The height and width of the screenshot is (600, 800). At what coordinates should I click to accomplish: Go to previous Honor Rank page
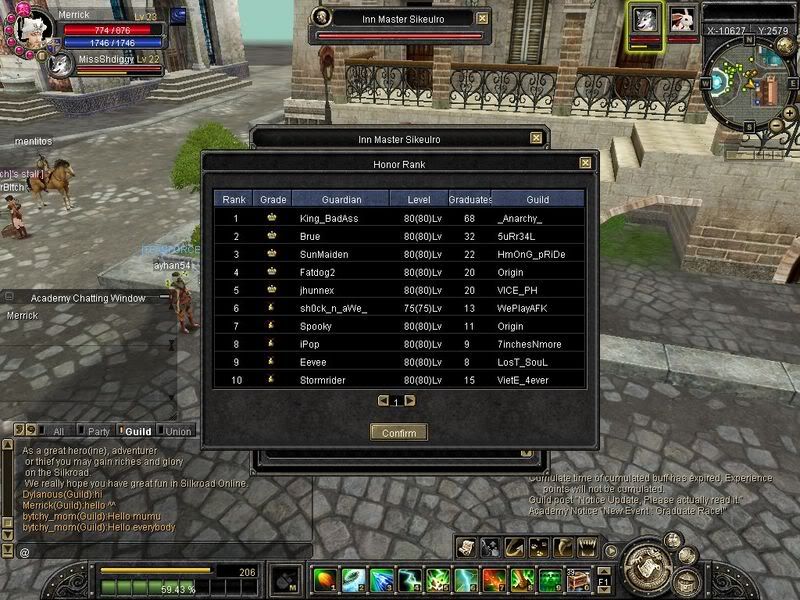[x=383, y=401]
